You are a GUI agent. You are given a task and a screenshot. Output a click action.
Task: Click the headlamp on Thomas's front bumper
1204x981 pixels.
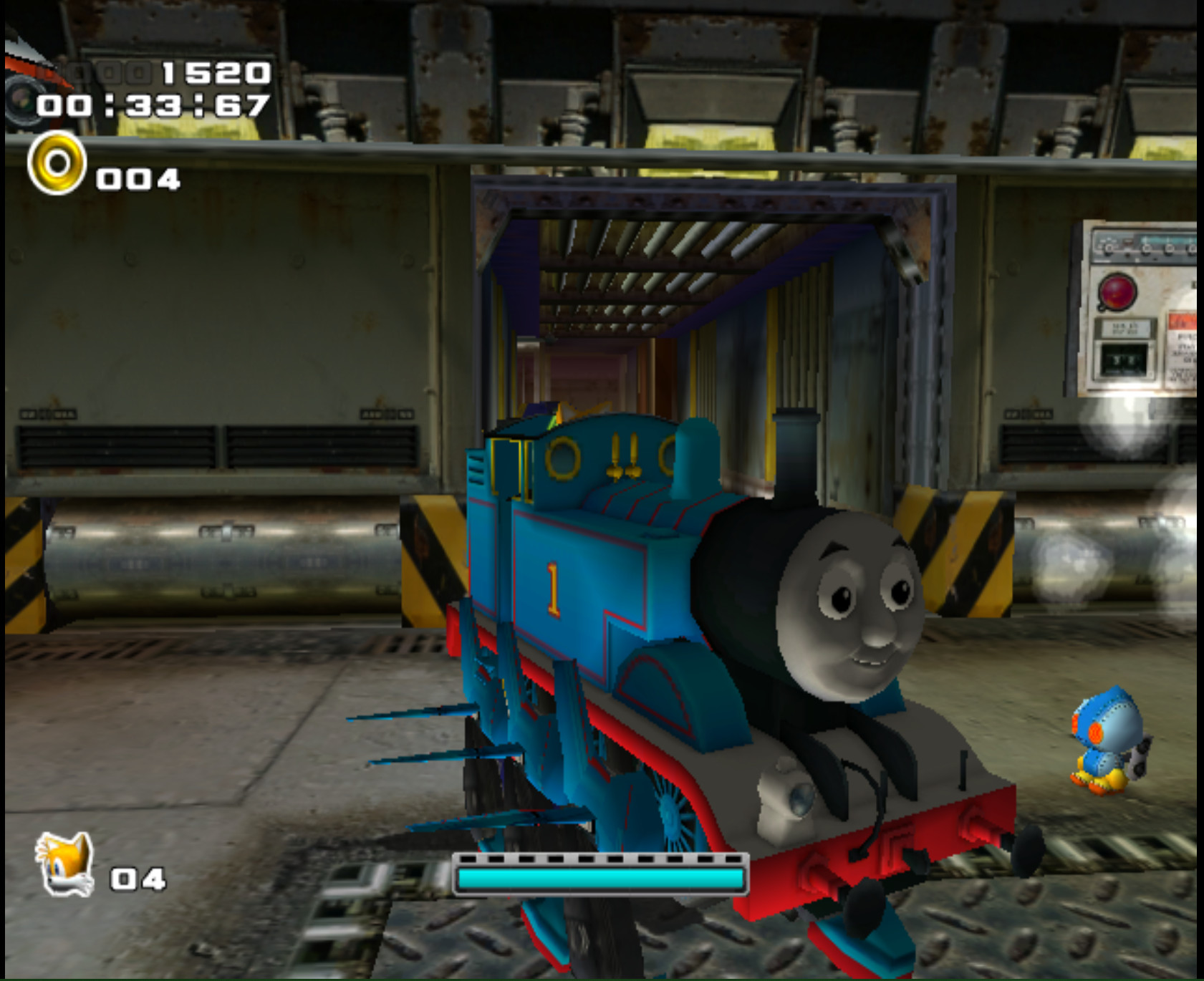pos(788,802)
